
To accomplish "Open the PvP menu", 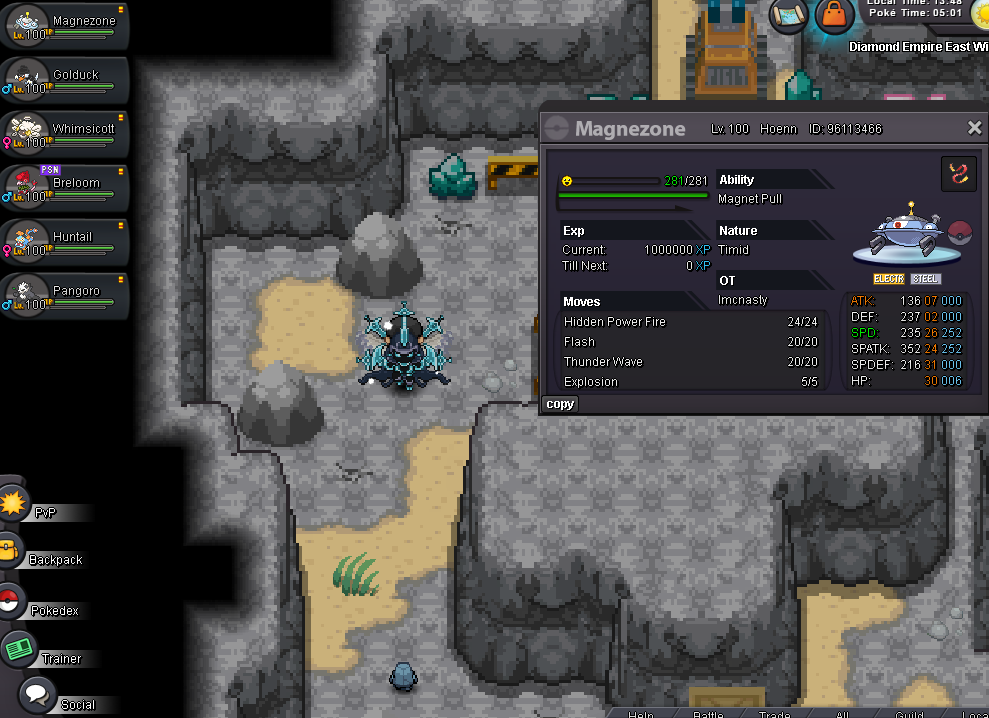I will (40, 511).
